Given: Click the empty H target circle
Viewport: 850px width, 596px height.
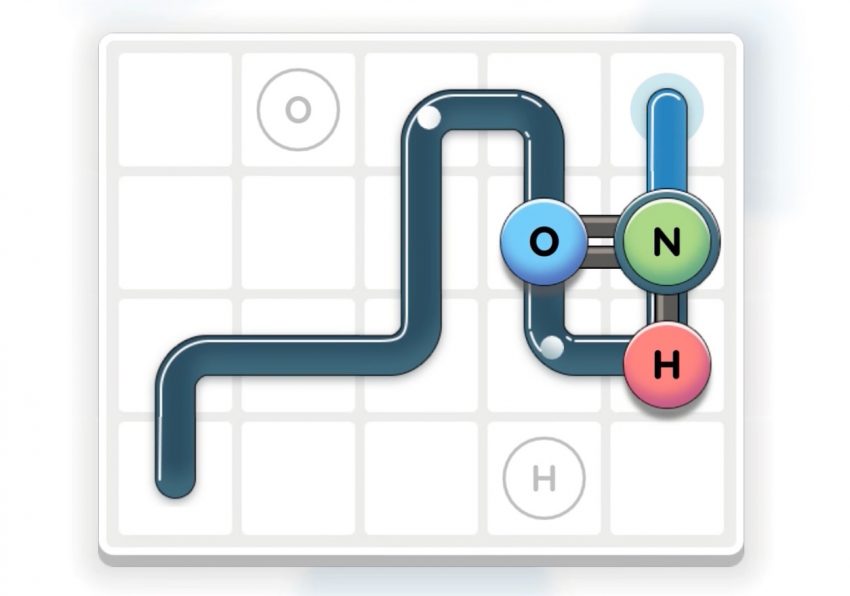Looking at the screenshot, I should coord(543,479).
